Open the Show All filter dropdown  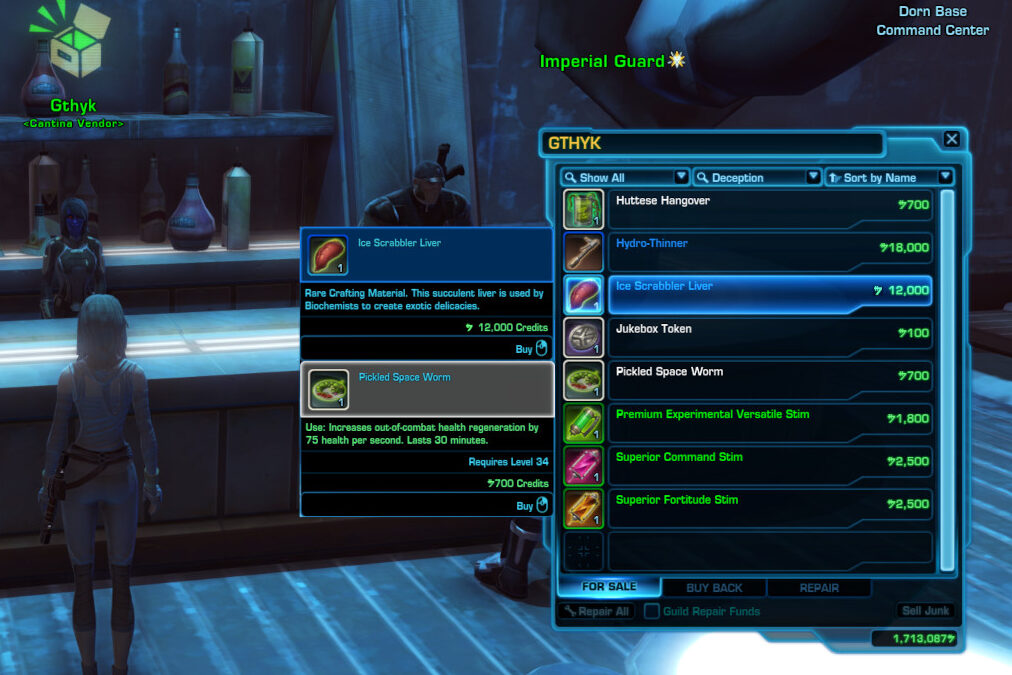click(625, 177)
